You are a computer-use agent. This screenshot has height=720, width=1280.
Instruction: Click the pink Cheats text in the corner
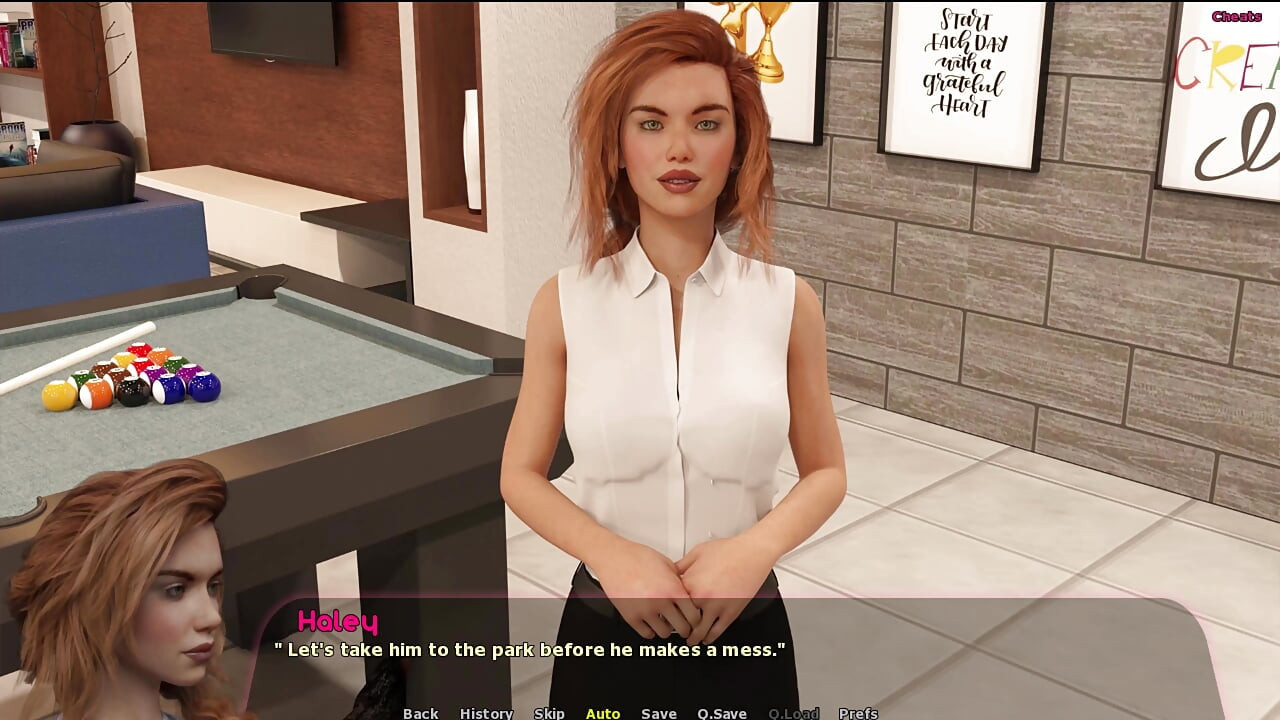click(1237, 15)
